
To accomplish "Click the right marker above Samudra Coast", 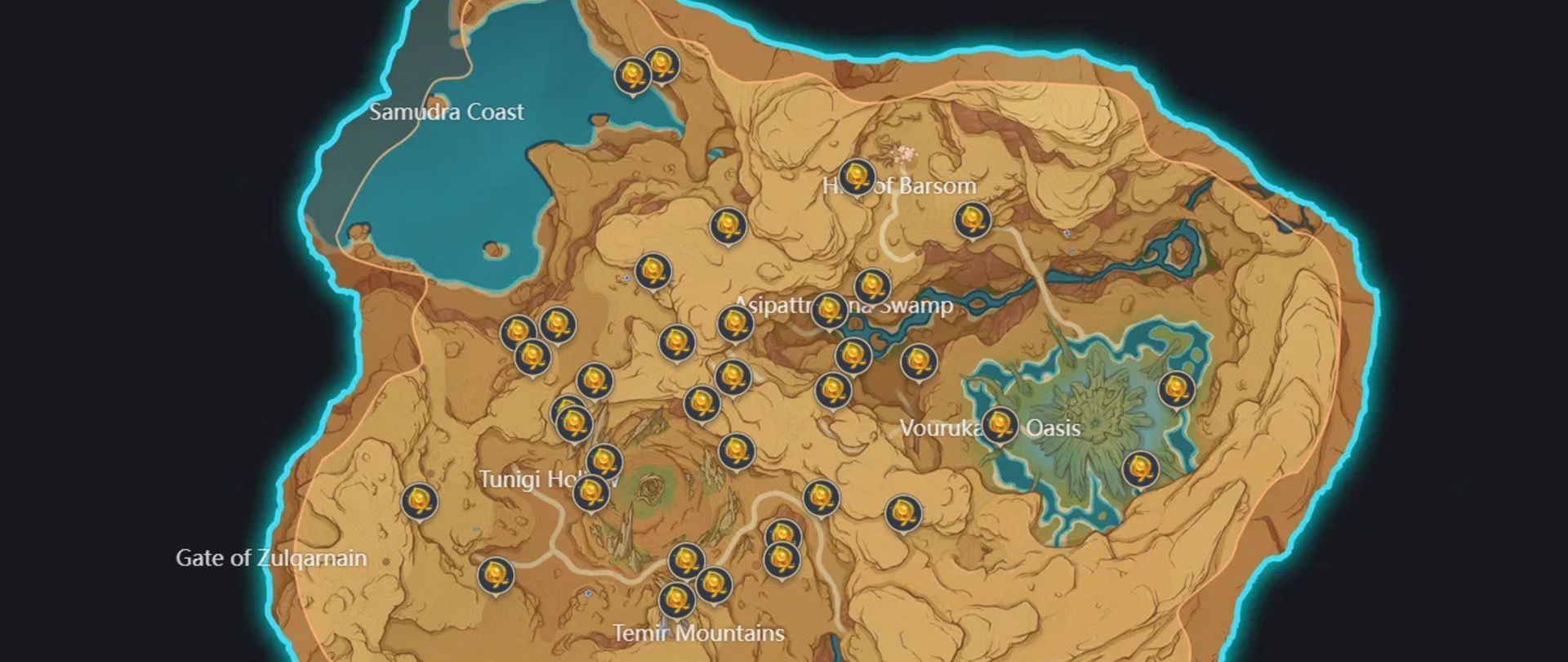I will tap(661, 65).
